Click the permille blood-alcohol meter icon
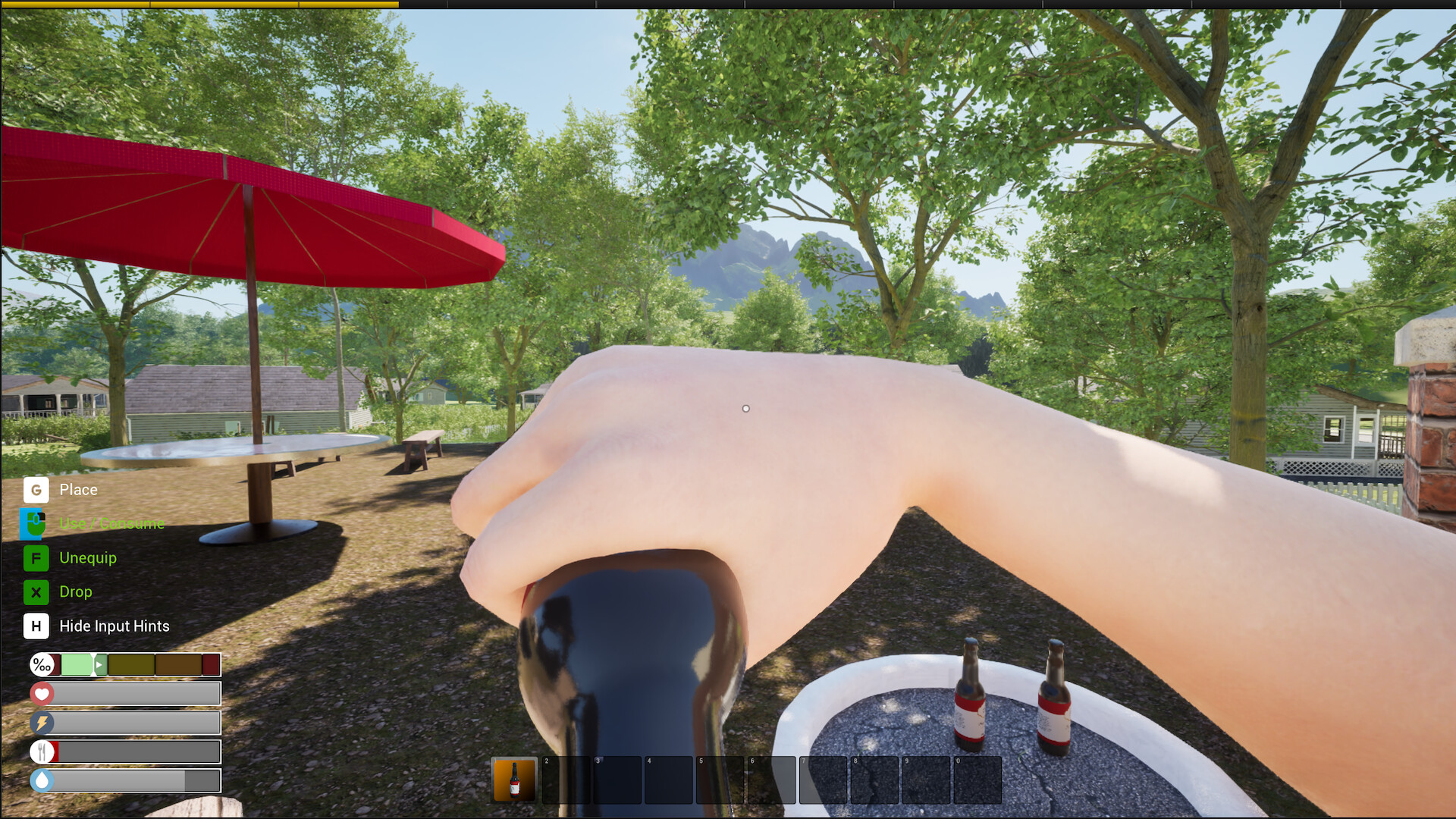This screenshot has height=819, width=1456. tap(42, 664)
